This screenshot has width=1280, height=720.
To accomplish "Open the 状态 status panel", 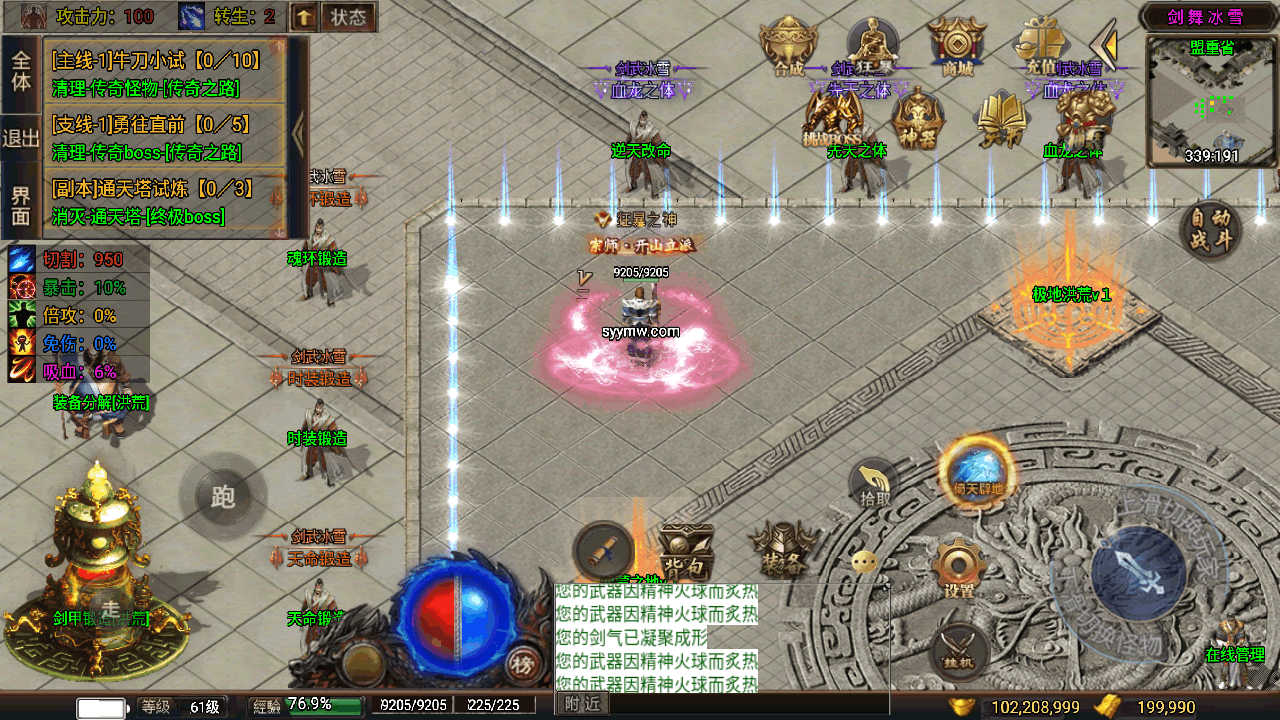I will (x=348, y=17).
